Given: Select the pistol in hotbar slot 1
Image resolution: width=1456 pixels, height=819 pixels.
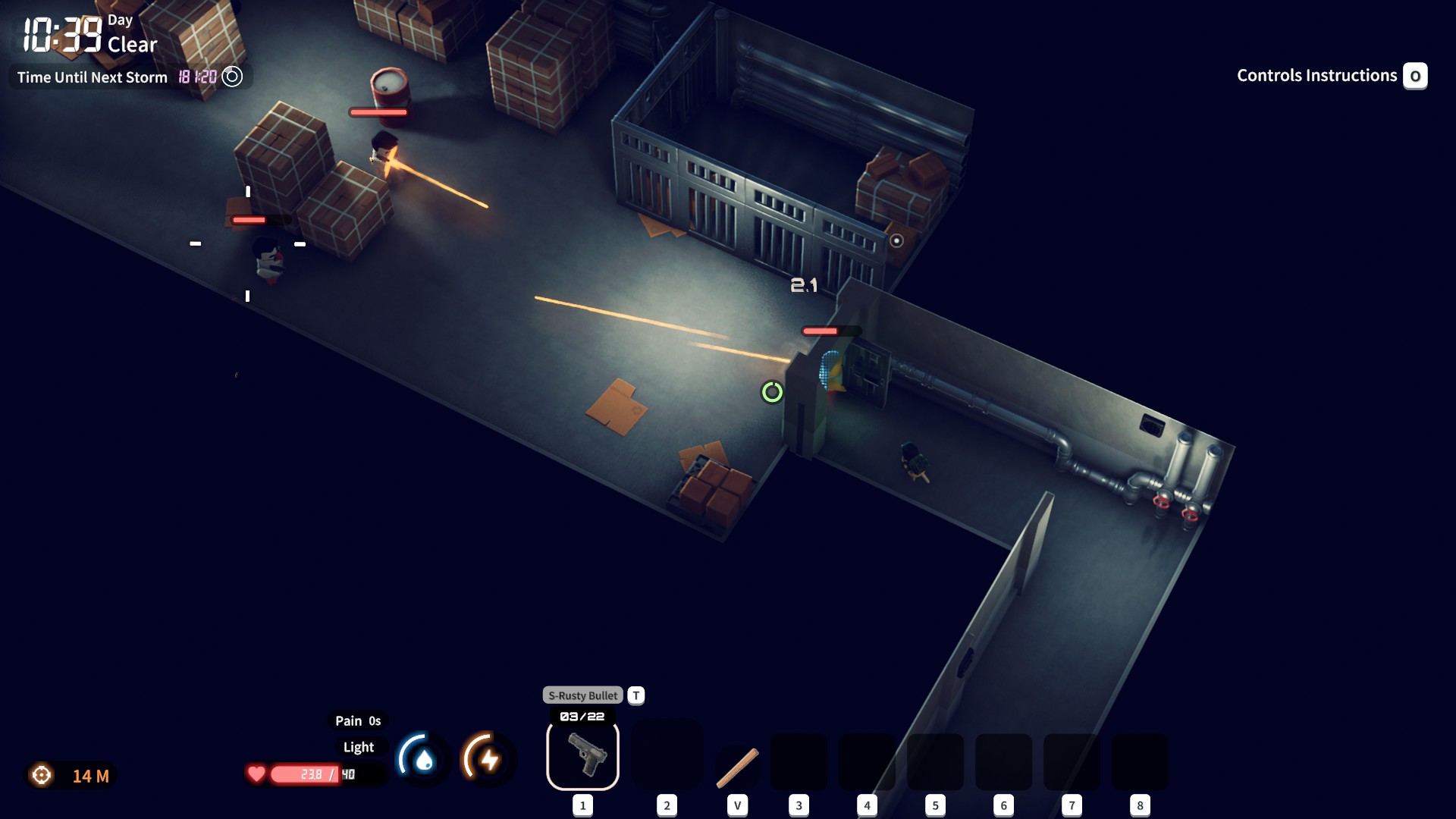Looking at the screenshot, I should coord(582,756).
